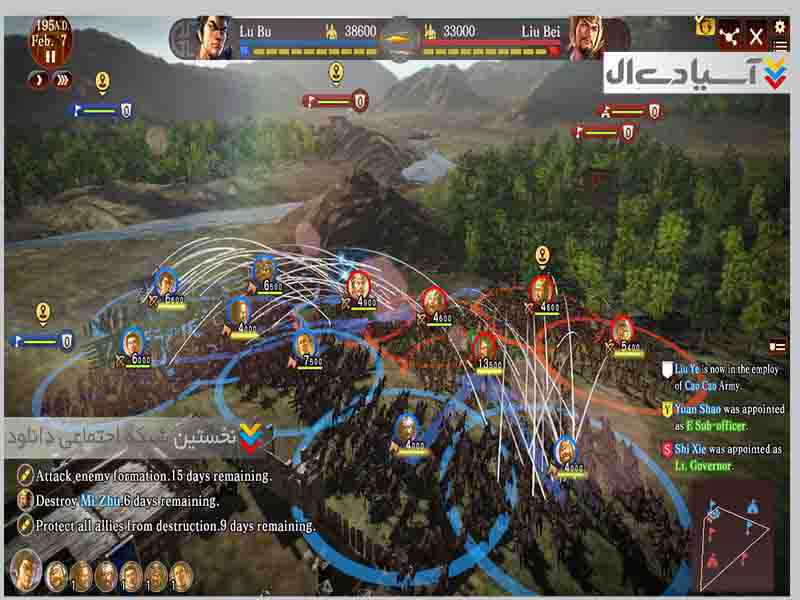Select the 7500 troop blue allied unit
The height and width of the screenshot is (600, 800).
pyautogui.click(x=306, y=344)
